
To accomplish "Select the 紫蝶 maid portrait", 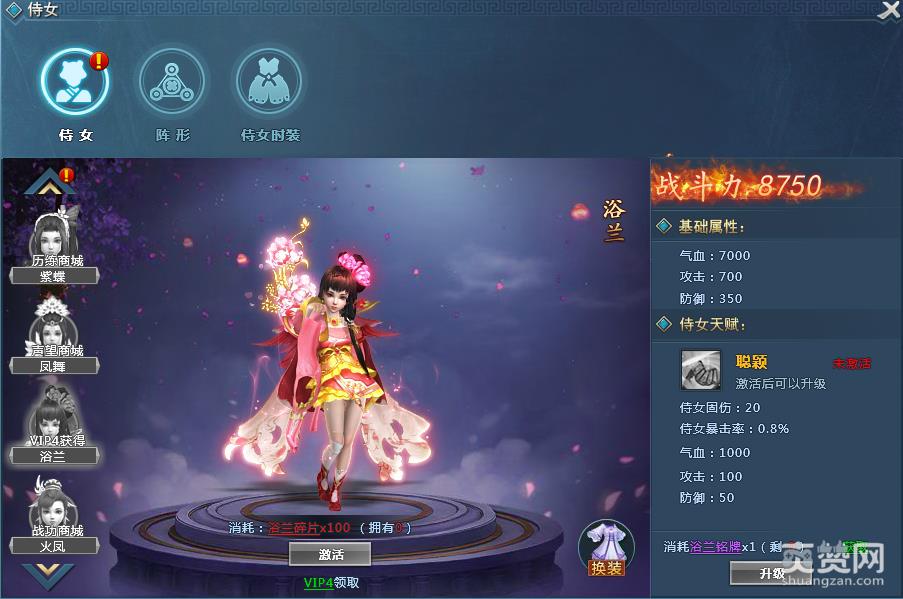I will point(53,238).
